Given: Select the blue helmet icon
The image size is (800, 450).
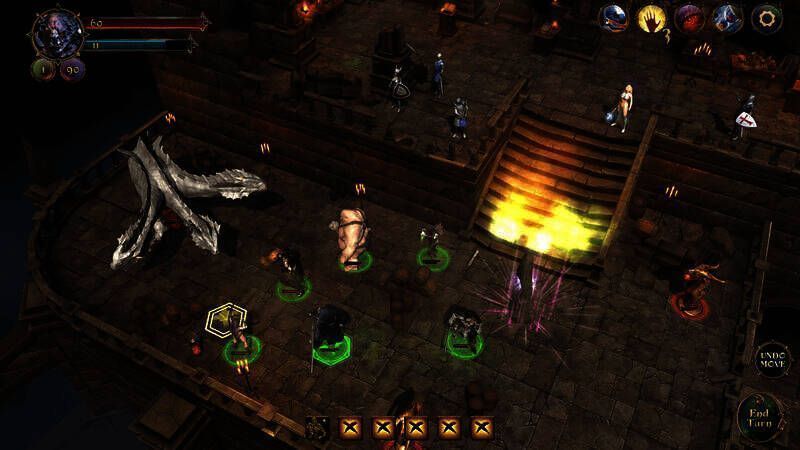Looking at the screenshot, I should tap(615, 18).
